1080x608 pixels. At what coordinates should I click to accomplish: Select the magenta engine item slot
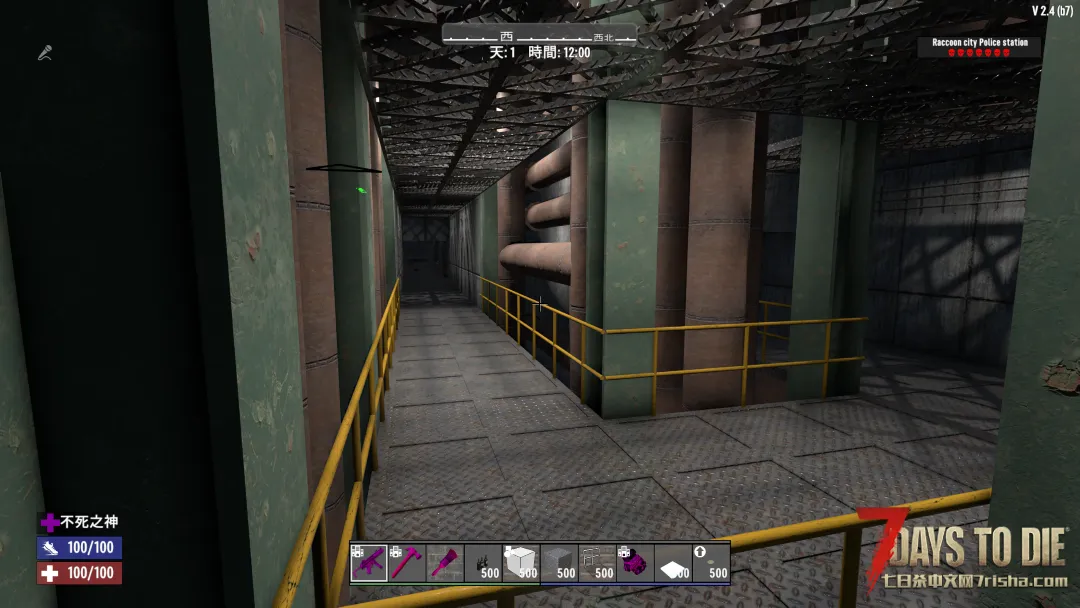pos(635,562)
